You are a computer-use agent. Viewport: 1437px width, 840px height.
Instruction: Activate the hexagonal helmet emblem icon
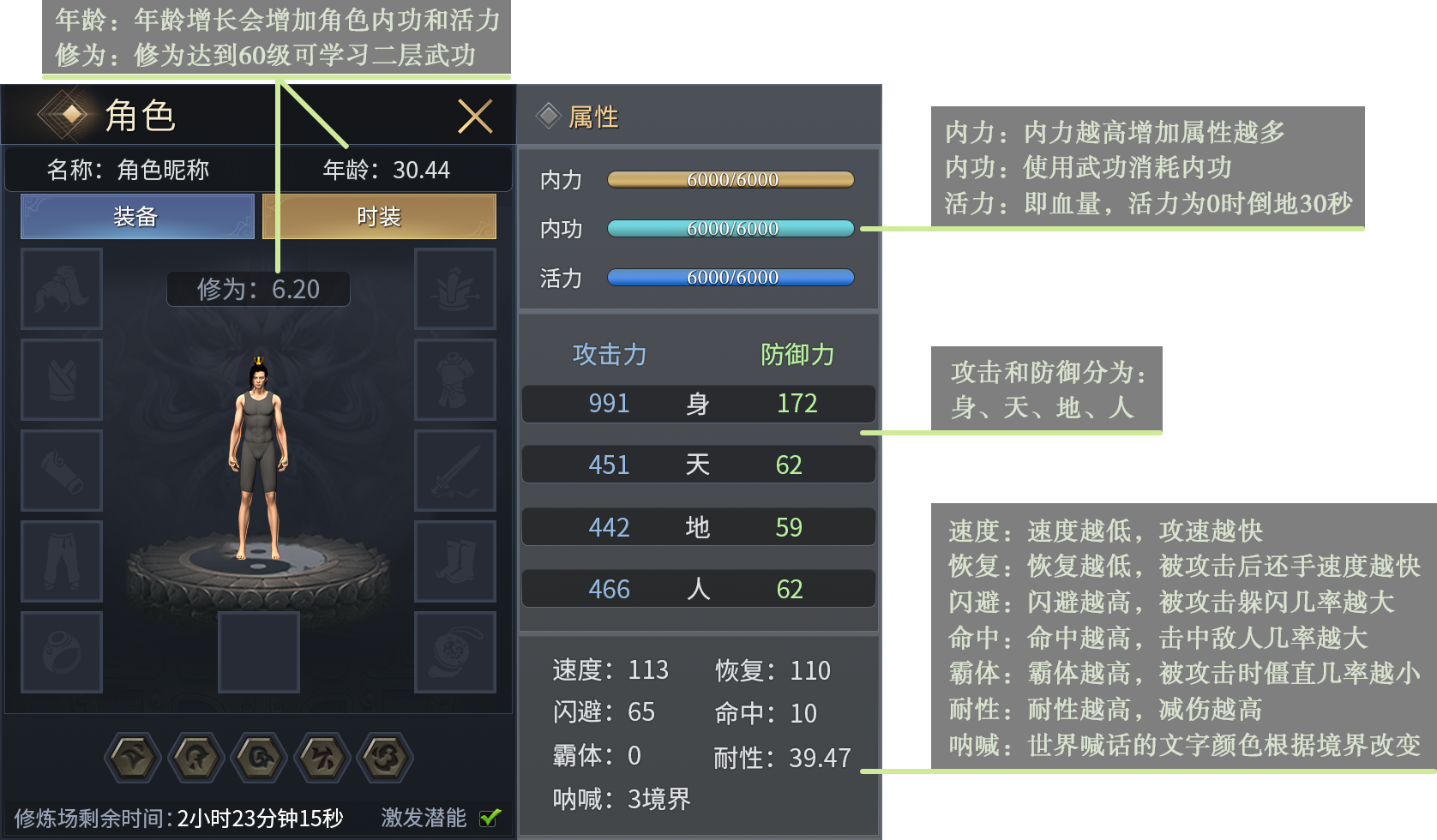(196, 758)
